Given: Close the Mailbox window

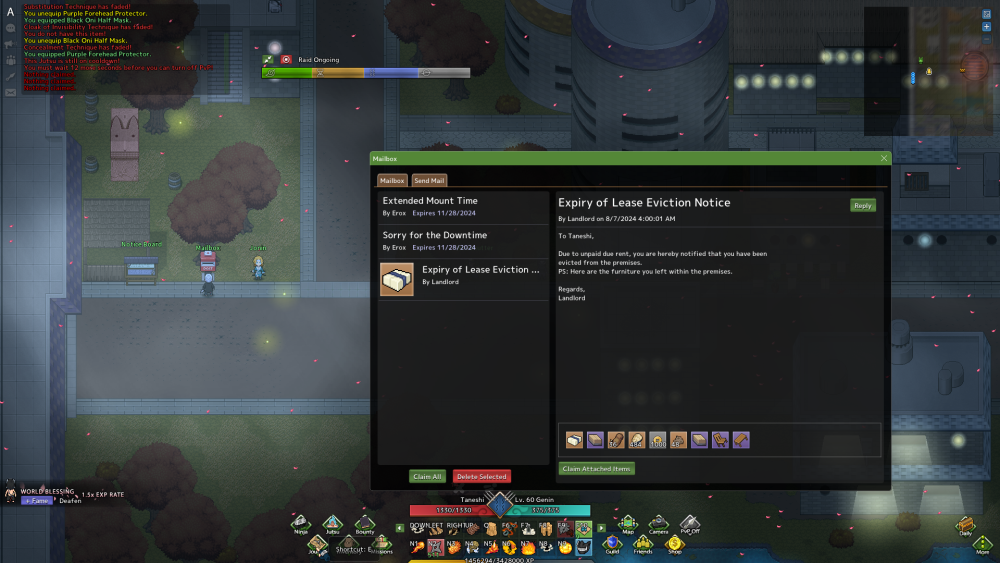Looking at the screenshot, I should (x=884, y=158).
